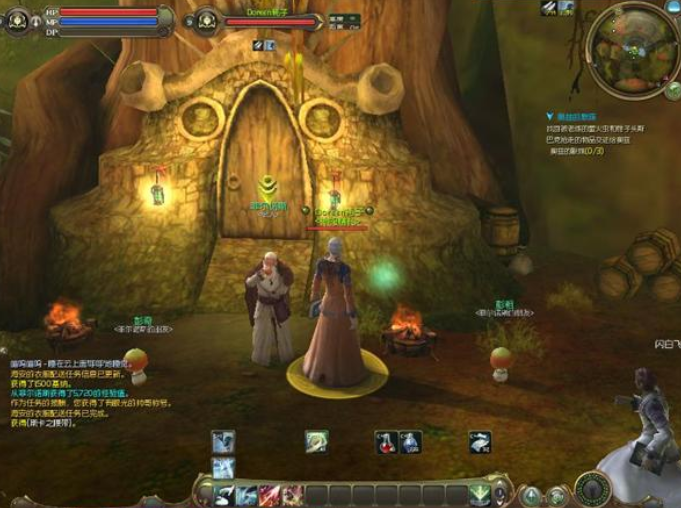Activate the red slash skill on the hotbar
Viewport: 681px width, 508px height.
pos(269,494)
